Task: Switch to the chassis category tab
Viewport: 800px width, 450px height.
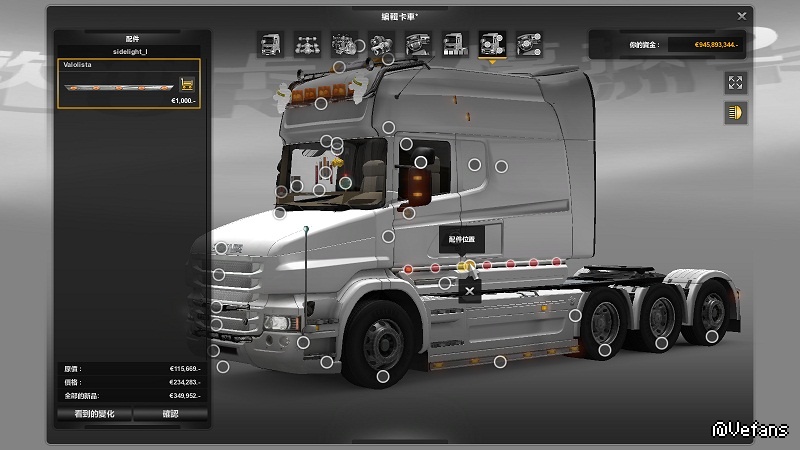Action: click(307, 44)
